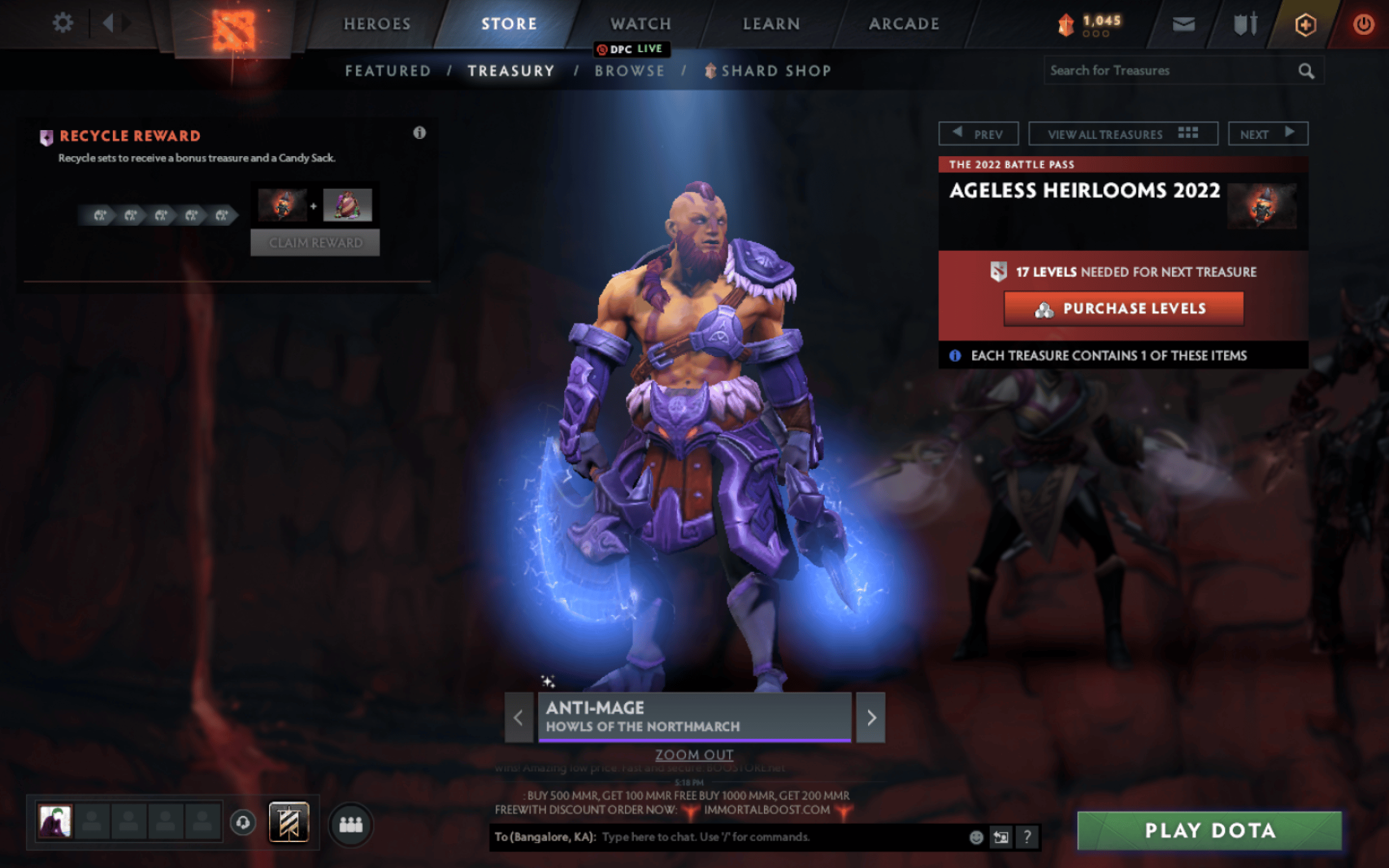This screenshot has height=868, width=1389.
Task: Click the Dota Plus hexagon icon
Action: 1305,23
